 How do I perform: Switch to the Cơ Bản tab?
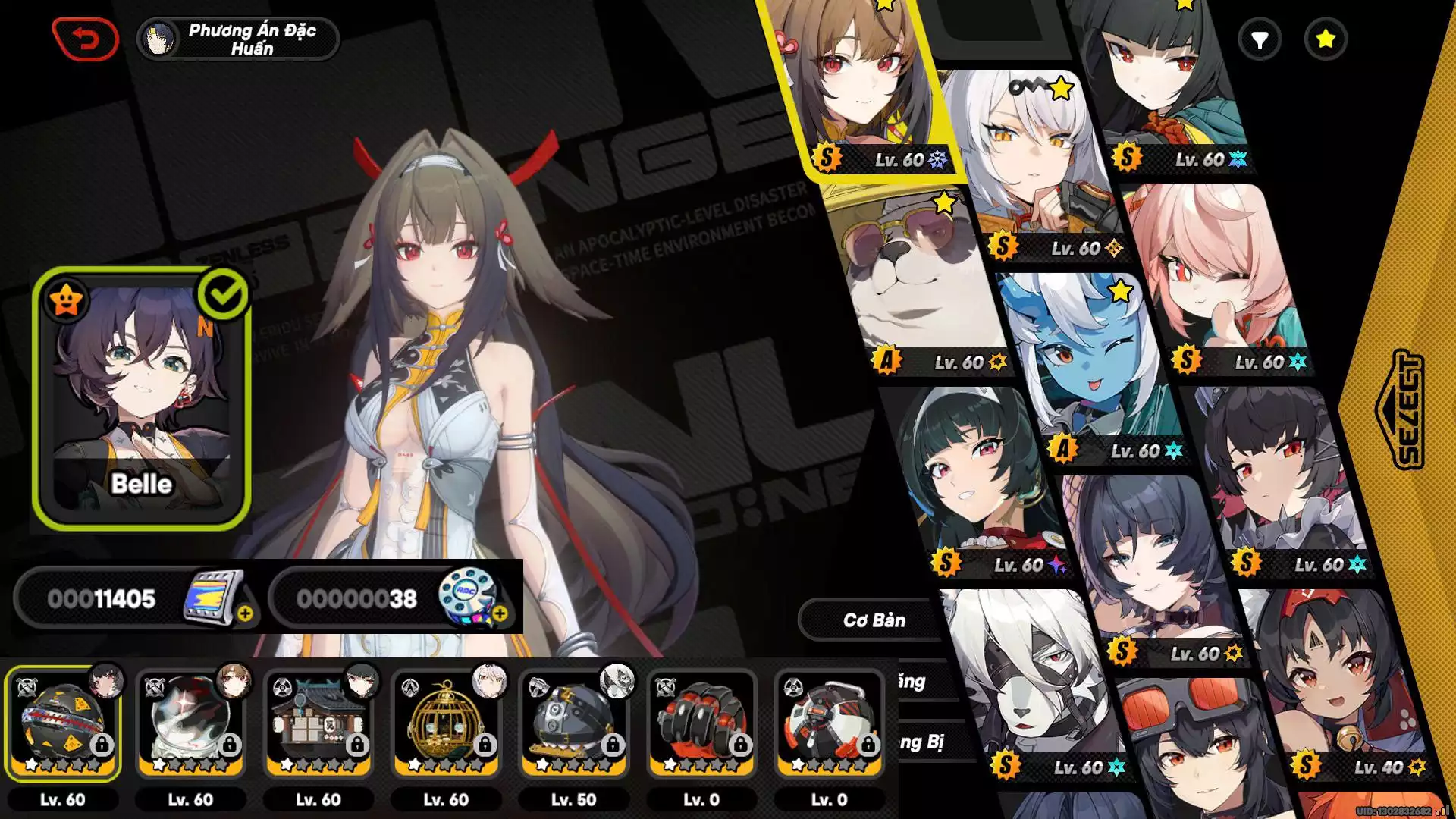pos(874,620)
